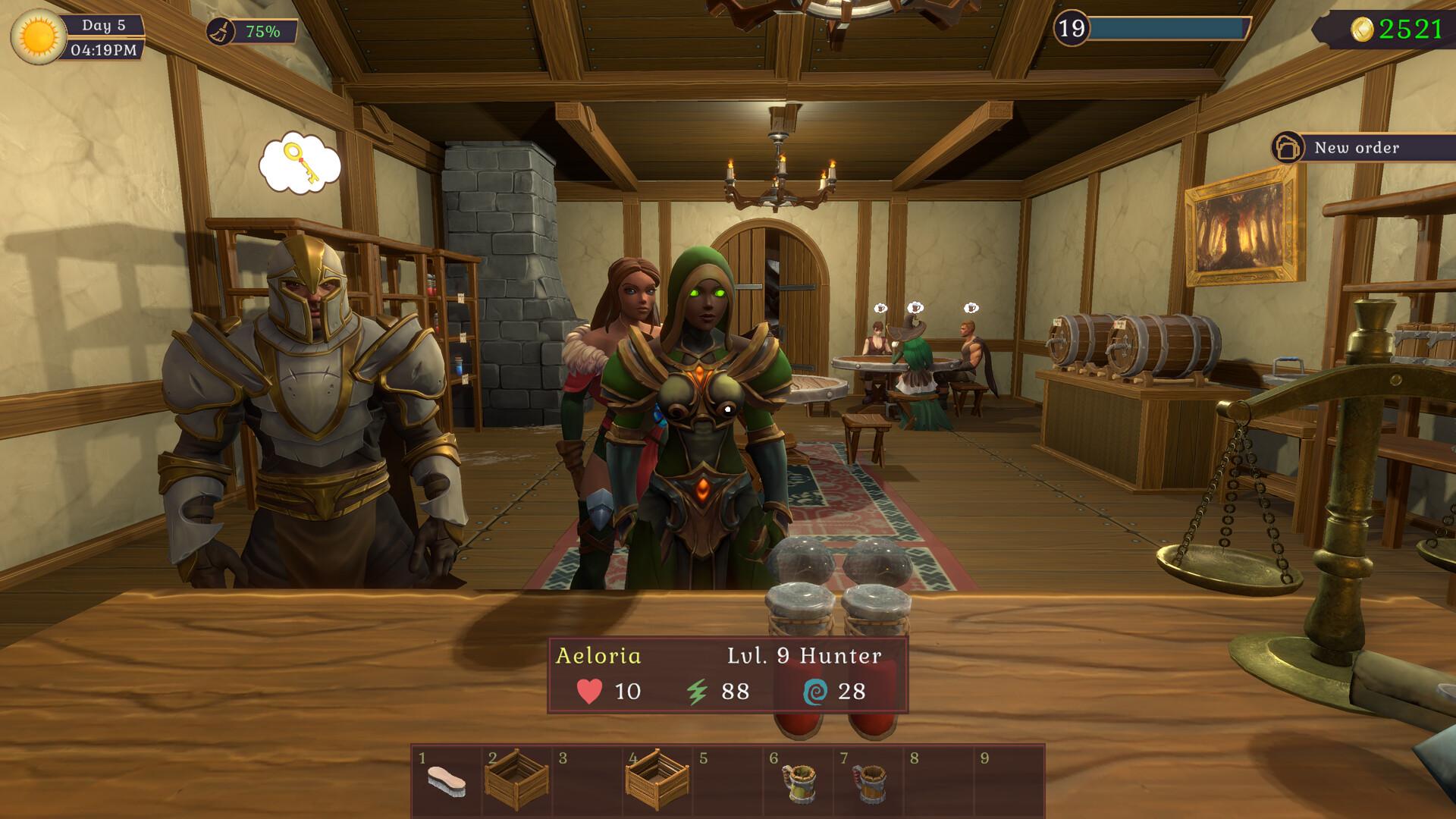
Task: Click the 04:19PM time display
Action: tap(104, 51)
